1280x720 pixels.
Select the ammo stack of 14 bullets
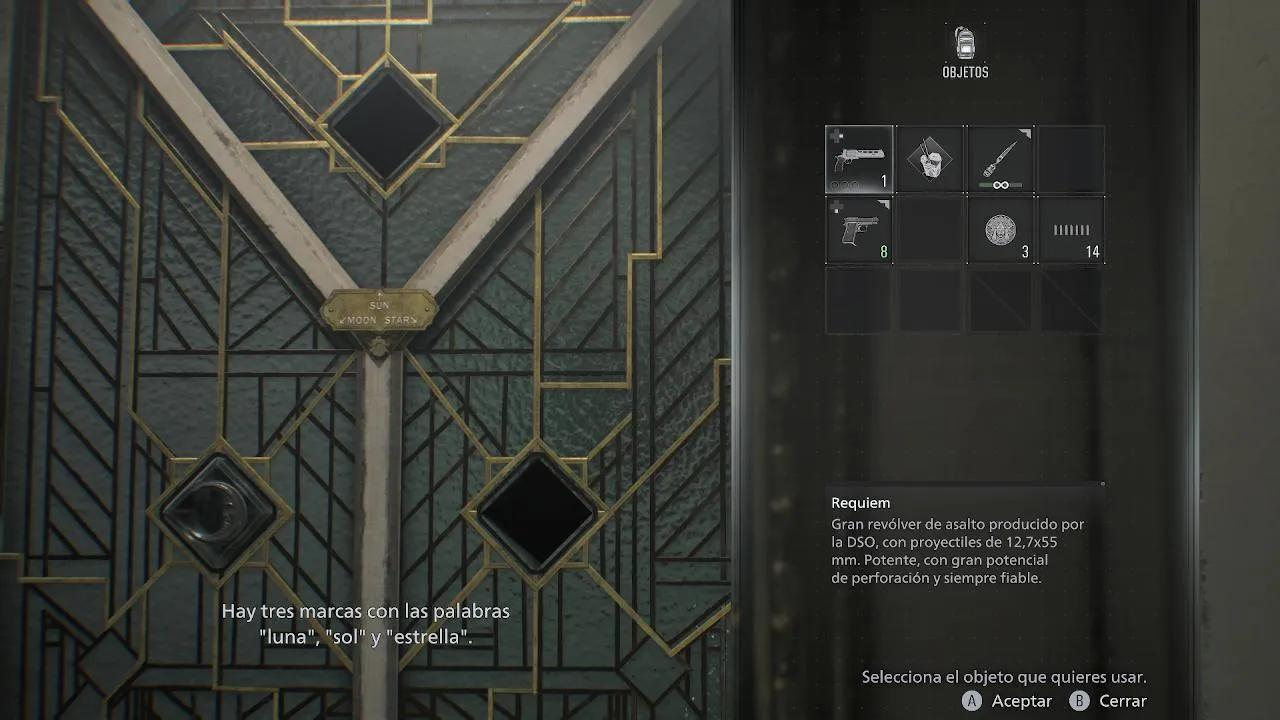(1071, 230)
